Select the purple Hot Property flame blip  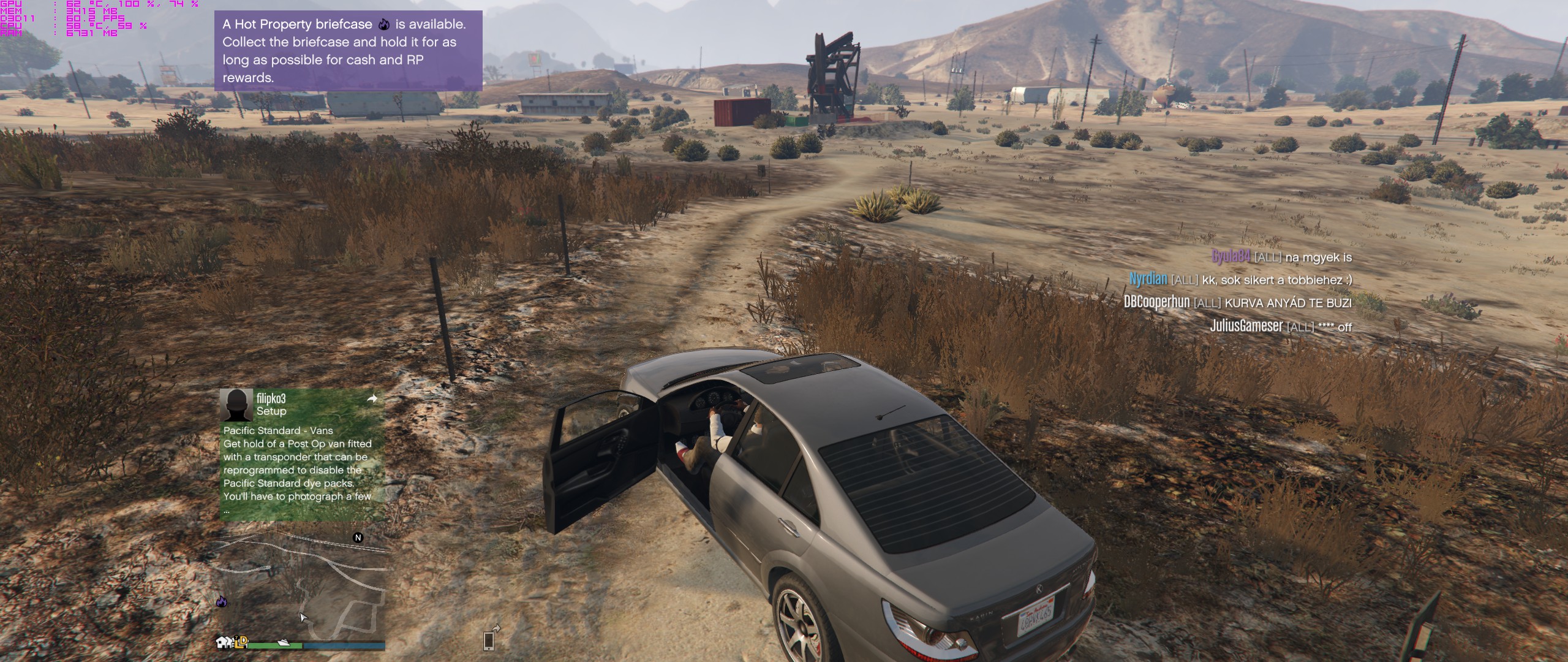coord(222,602)
